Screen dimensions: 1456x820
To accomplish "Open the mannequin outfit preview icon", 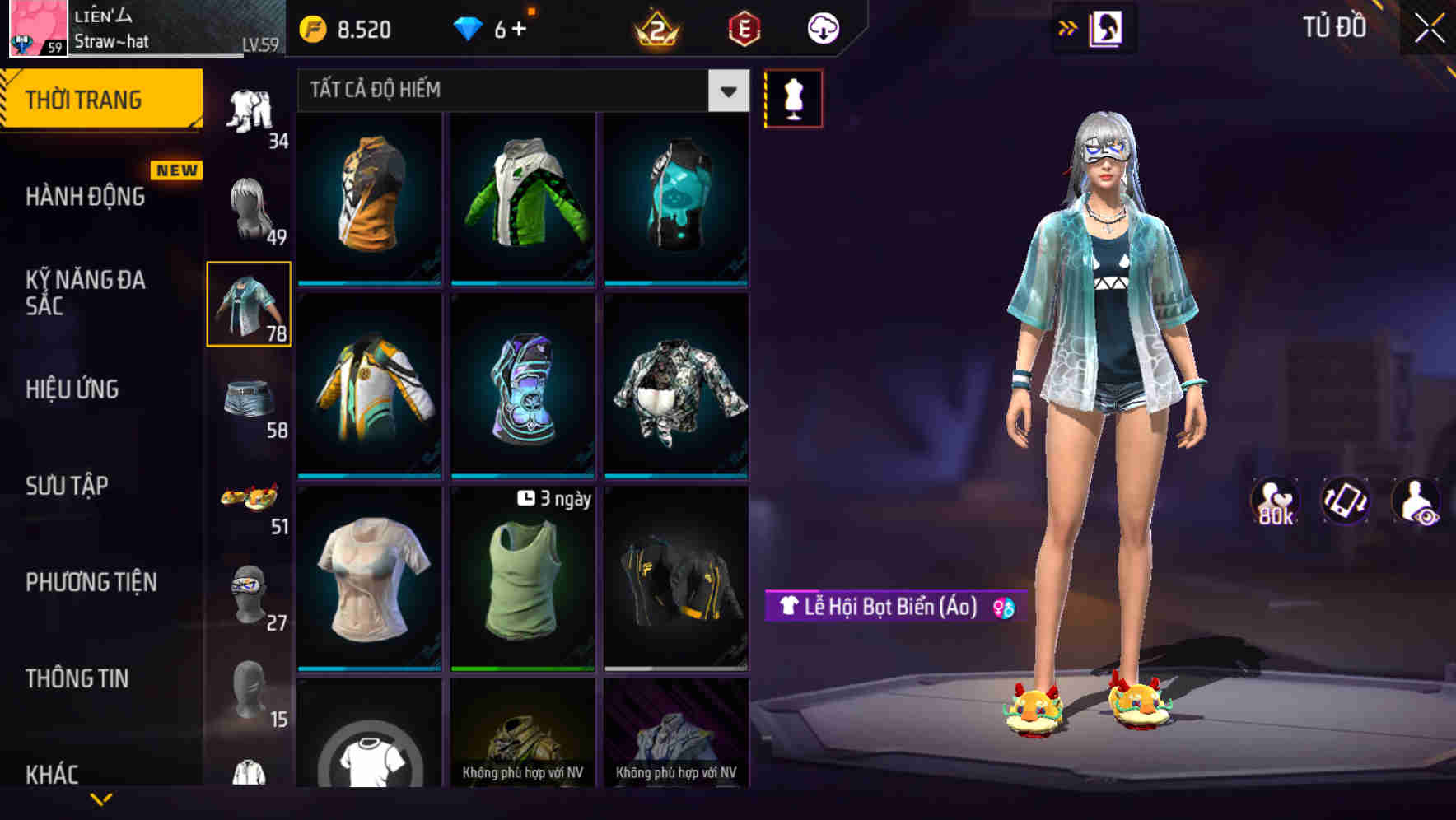I will click(x=792, y=97).
